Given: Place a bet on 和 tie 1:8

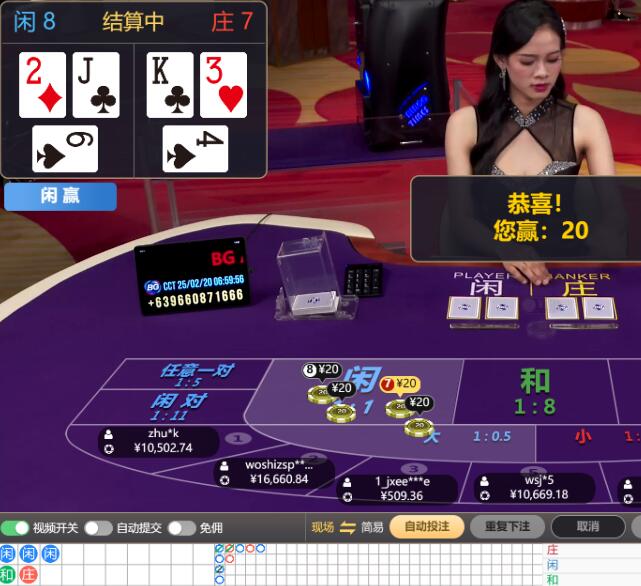Looking at the screenshot, I should point(535,390).
